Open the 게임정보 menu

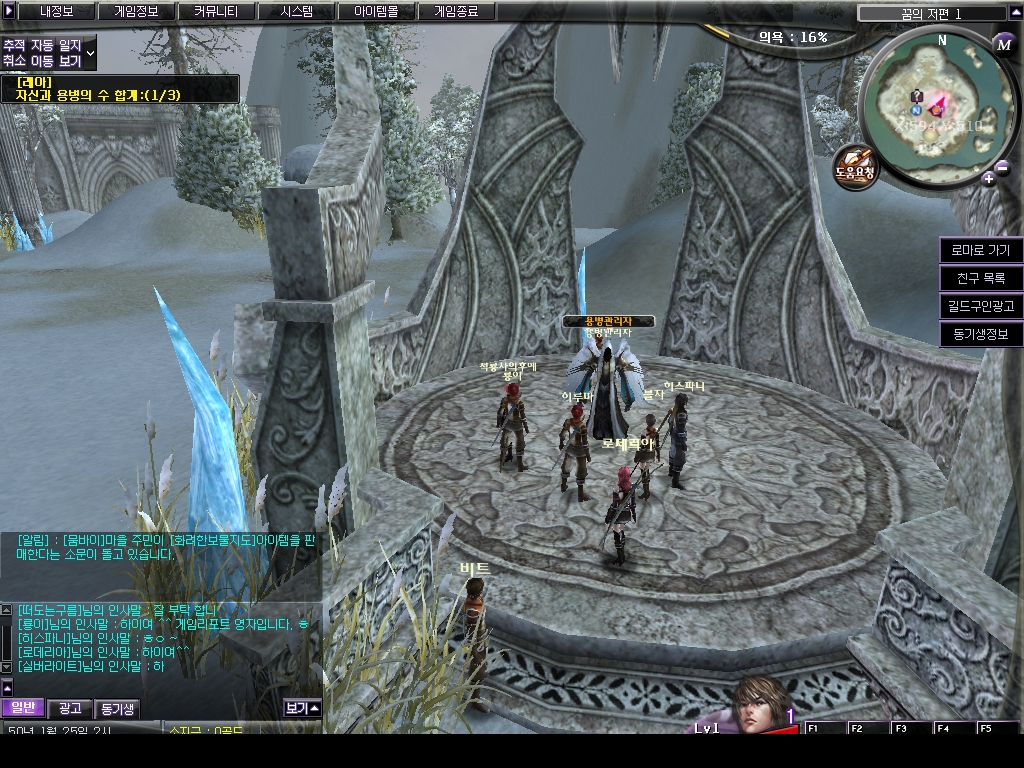point(138,12)
